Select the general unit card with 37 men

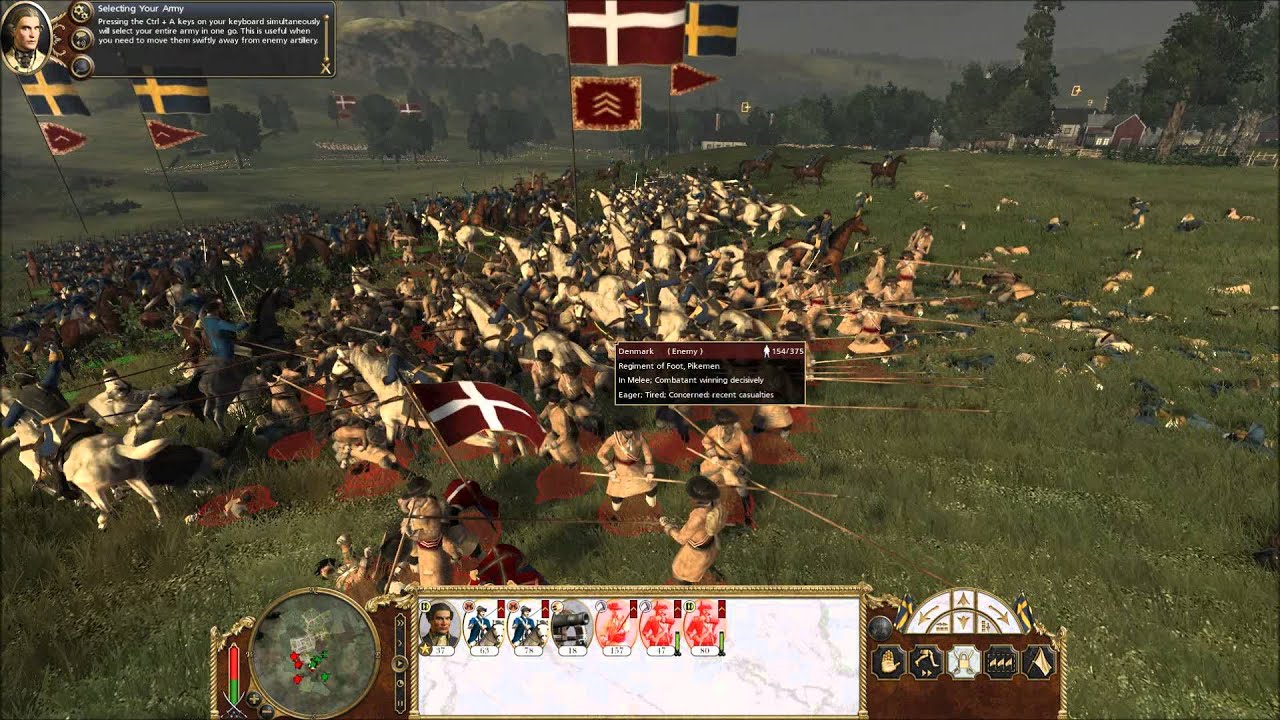[440, 628]
